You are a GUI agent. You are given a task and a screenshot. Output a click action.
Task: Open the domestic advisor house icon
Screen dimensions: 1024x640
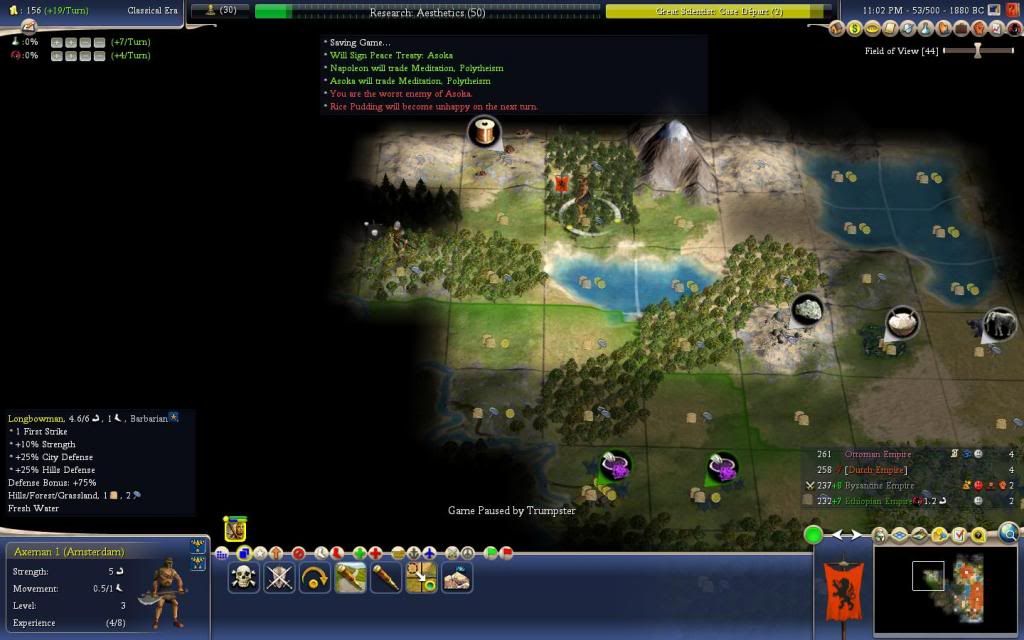click(x=838, y=29)
